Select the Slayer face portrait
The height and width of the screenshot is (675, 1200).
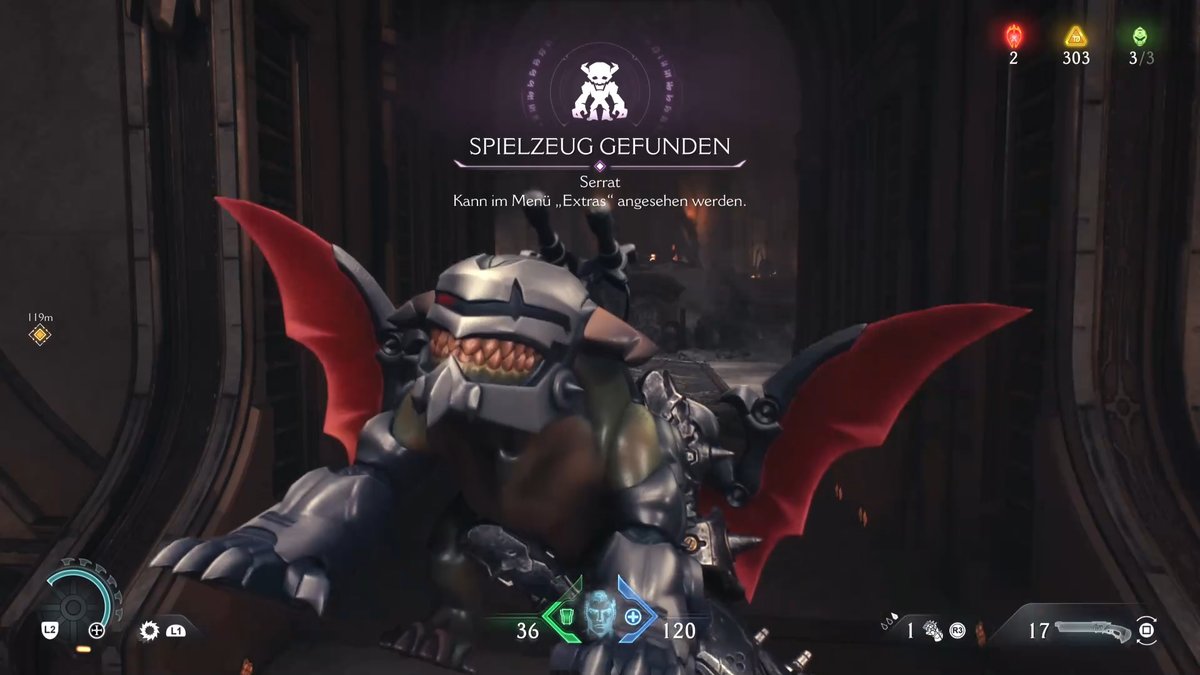click(598, 615)
